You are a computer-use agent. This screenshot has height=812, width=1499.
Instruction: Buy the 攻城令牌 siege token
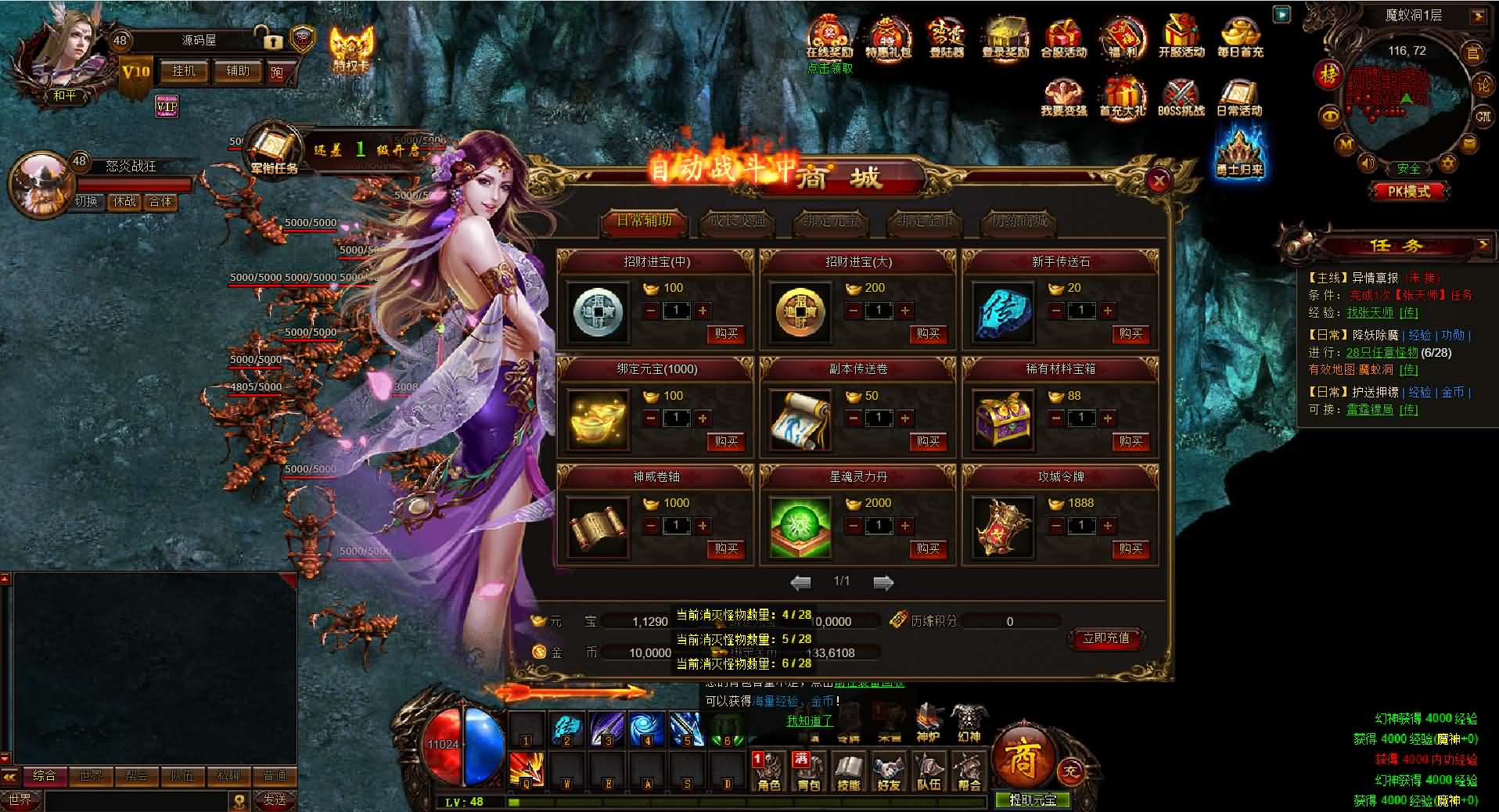coord(1131,549)
